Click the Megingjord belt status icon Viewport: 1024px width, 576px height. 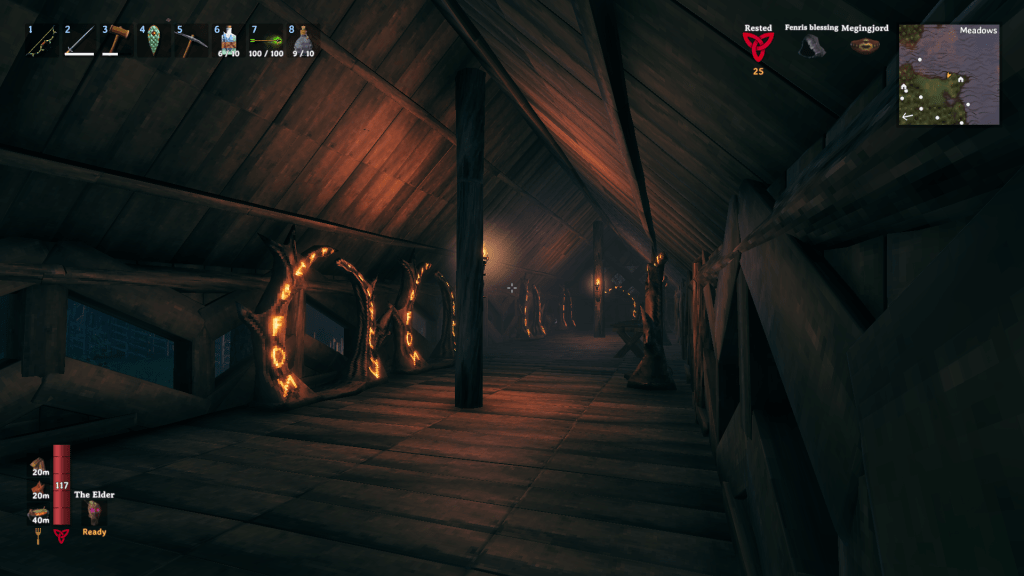[x=865, y=46]
